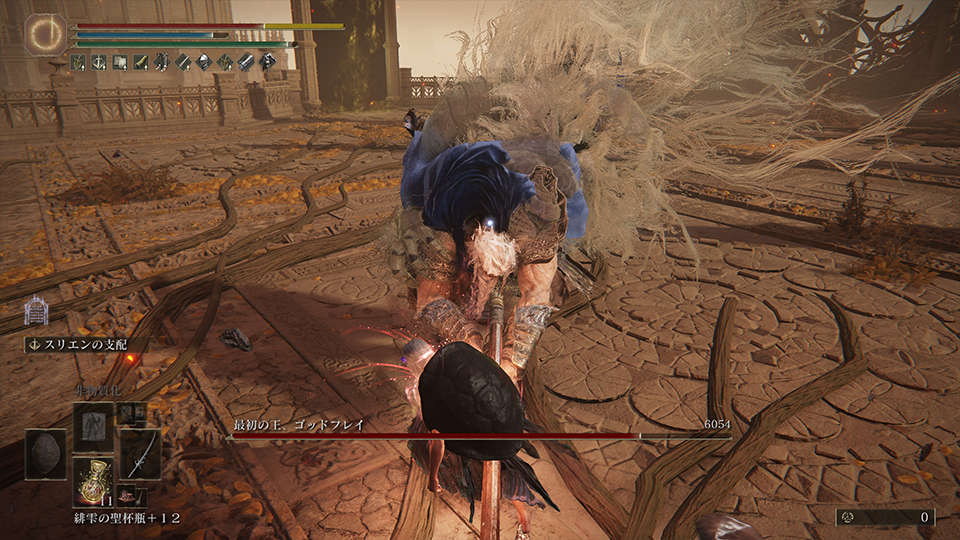Click the gauntlets buff status icon
Viewport: 960px width, 540px height.
[246, 62]
